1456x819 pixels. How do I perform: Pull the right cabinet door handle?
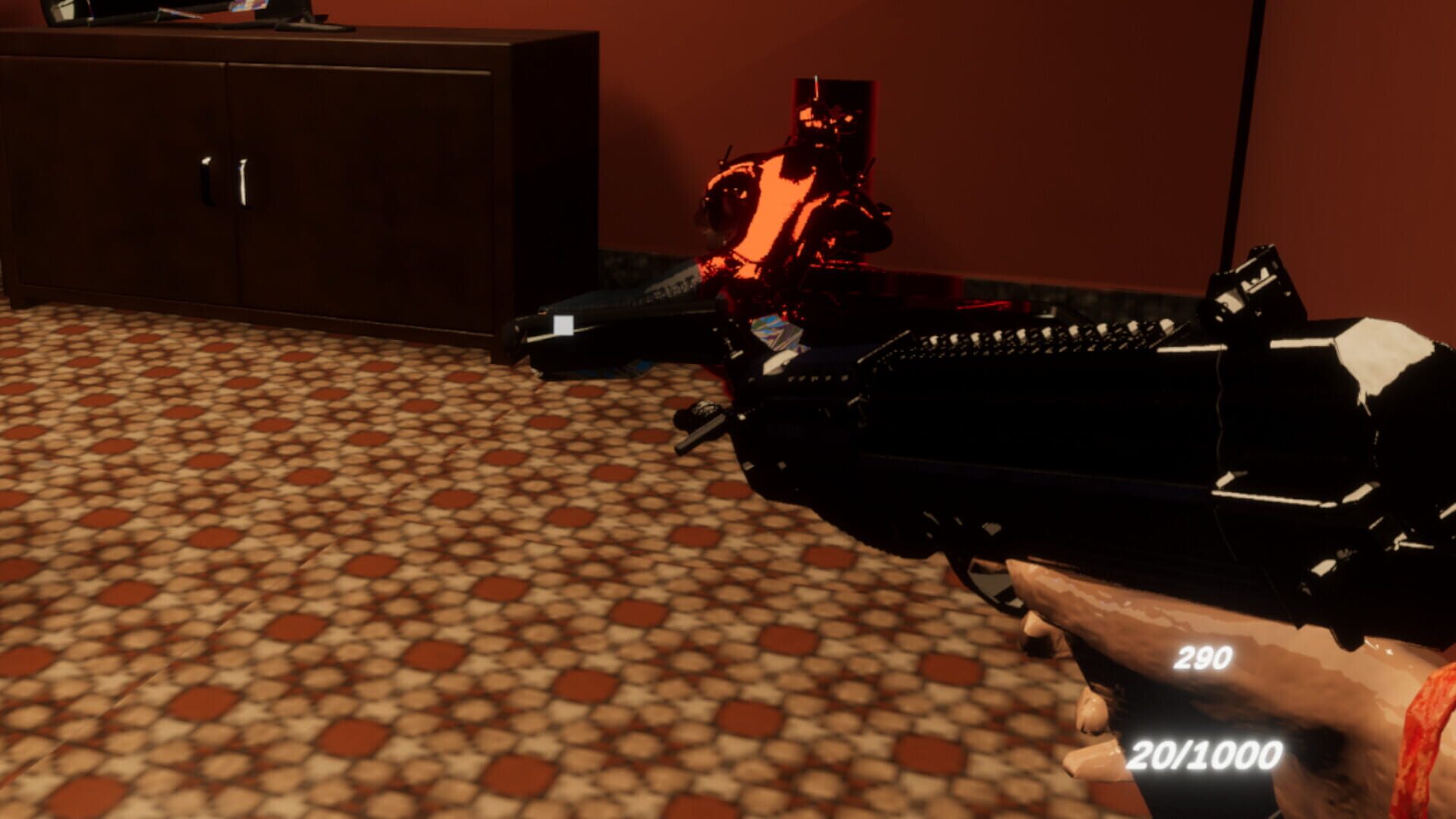click(243, 182)
